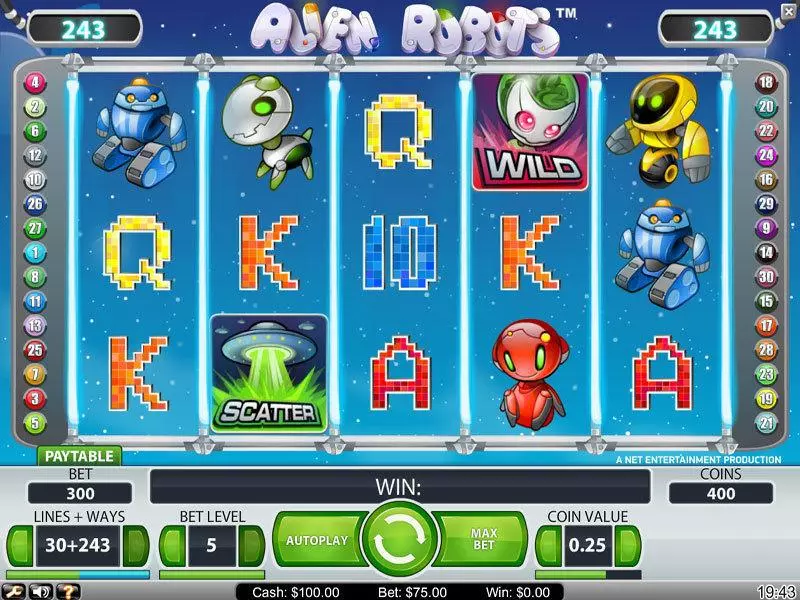Adjust the Bet Level slider bar
This screenshot has width=800, height=600.
pos(212,575)
